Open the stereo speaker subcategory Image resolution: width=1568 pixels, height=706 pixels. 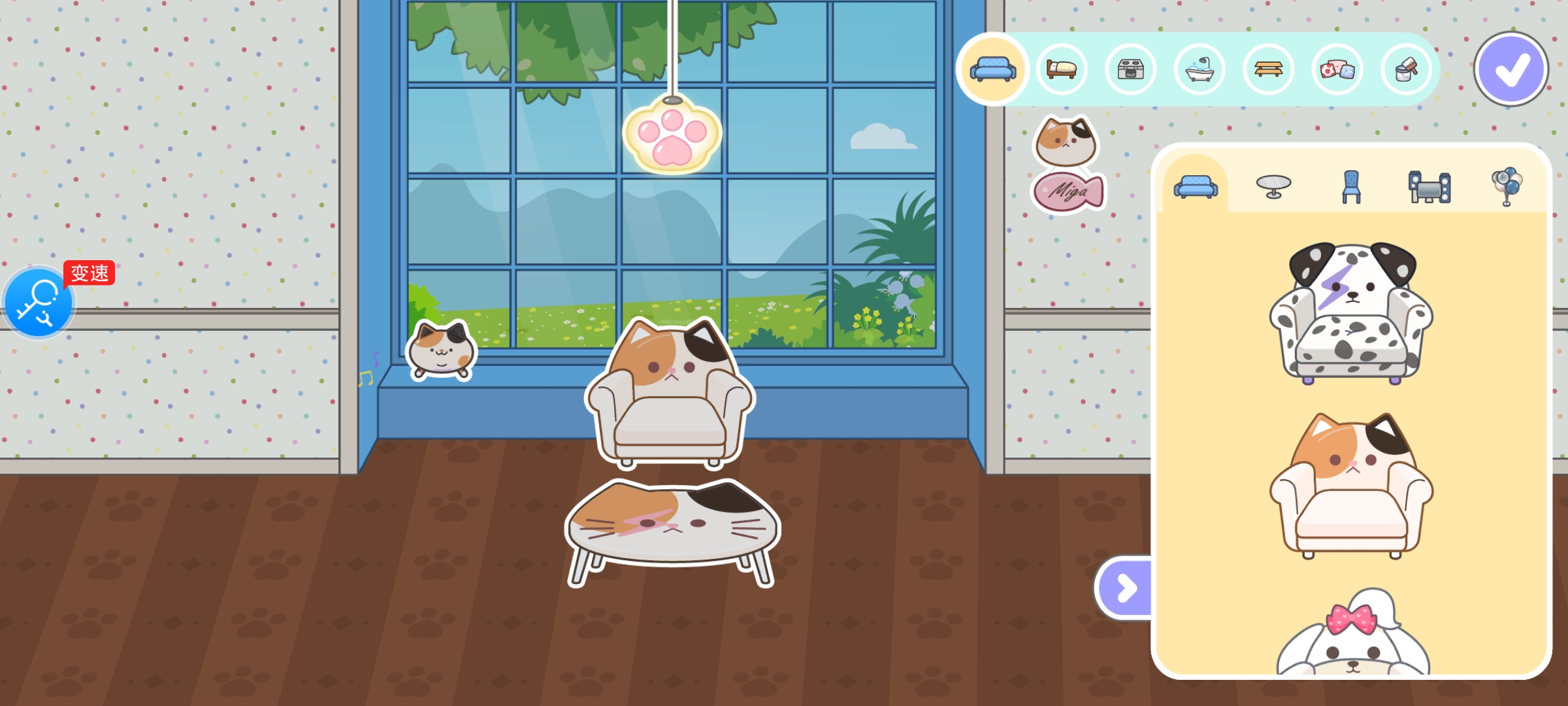click(x=1429, y=186)
